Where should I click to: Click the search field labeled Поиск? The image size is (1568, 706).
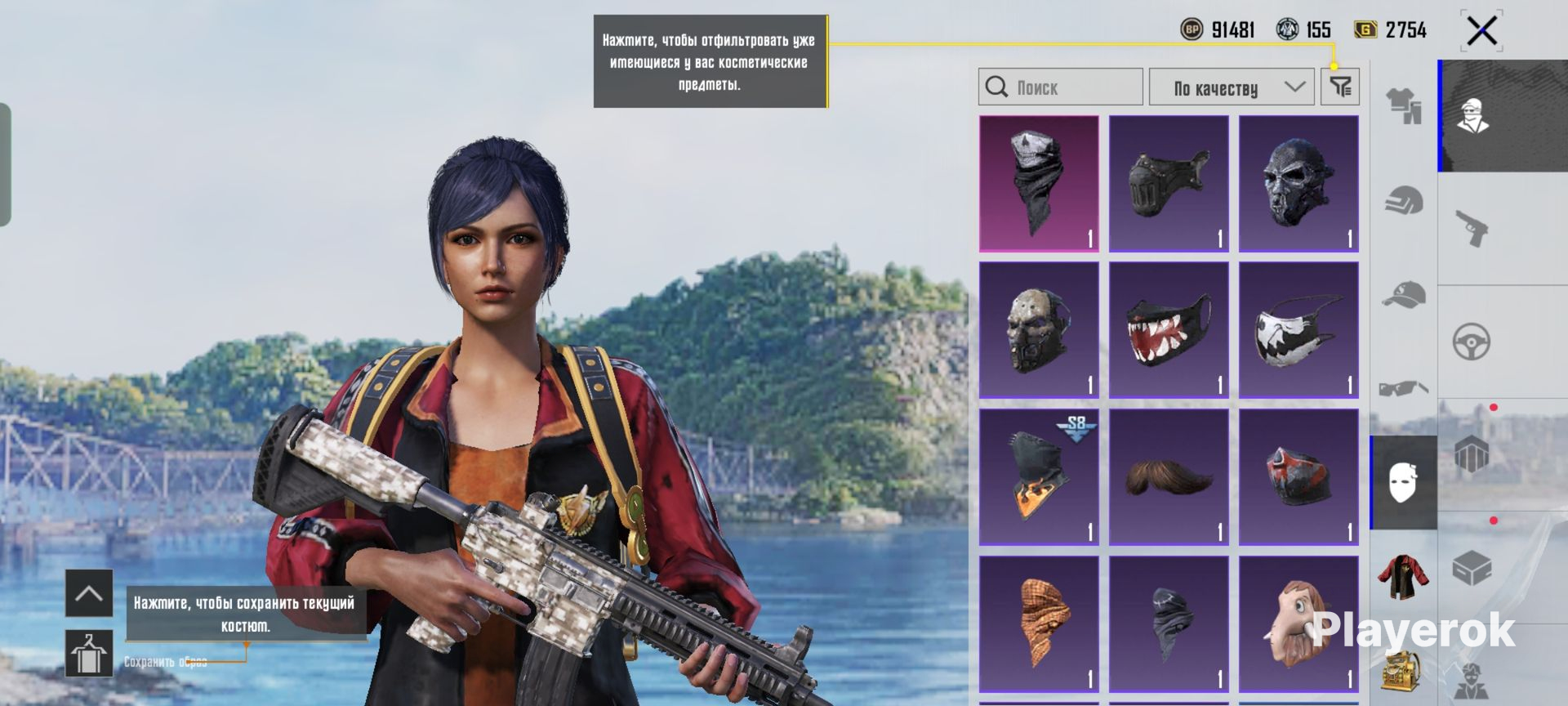tap(1060, 87)
